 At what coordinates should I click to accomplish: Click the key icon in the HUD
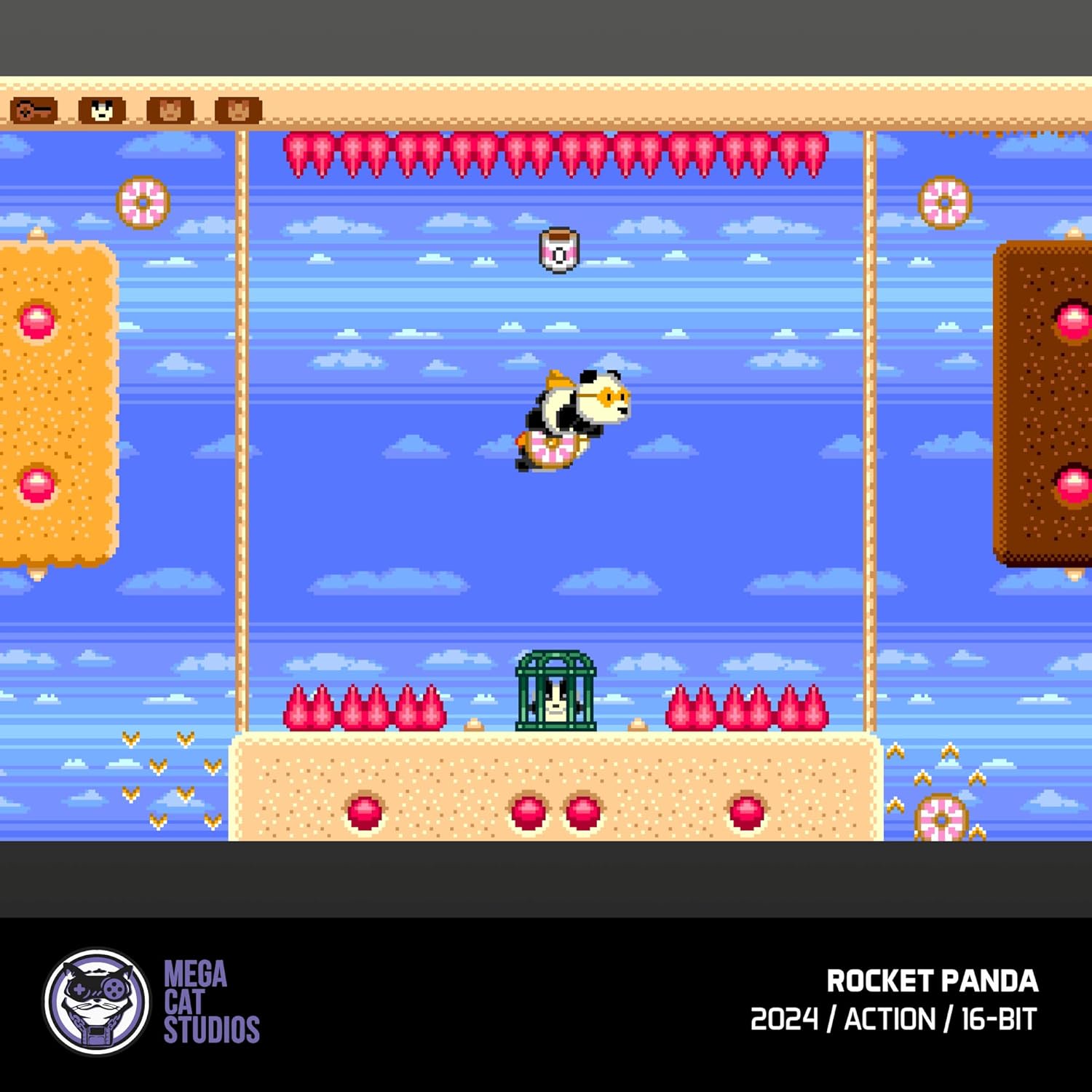click(x=33, y=111)
